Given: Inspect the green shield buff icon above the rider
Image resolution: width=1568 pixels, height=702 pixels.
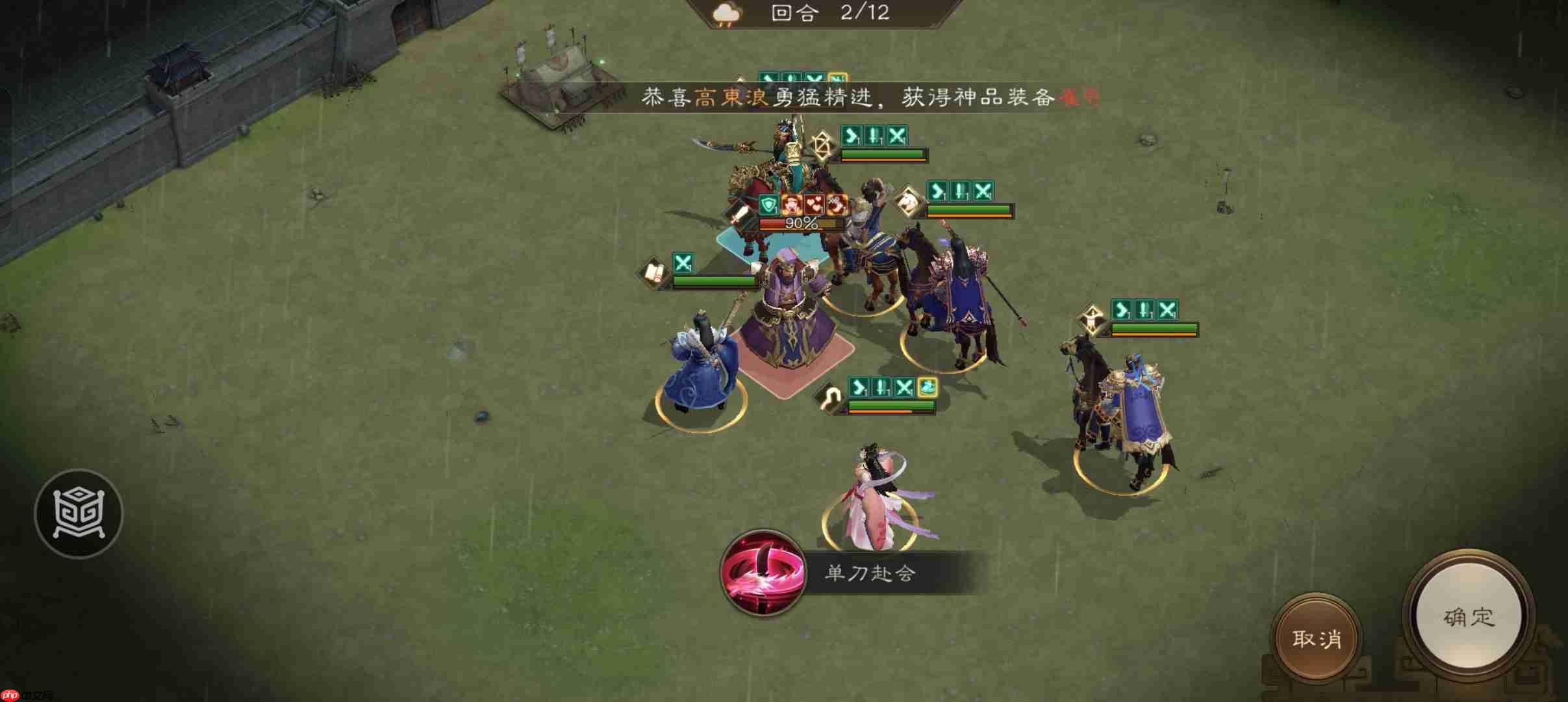Looking at the screenshot, I should coord(768,205).
